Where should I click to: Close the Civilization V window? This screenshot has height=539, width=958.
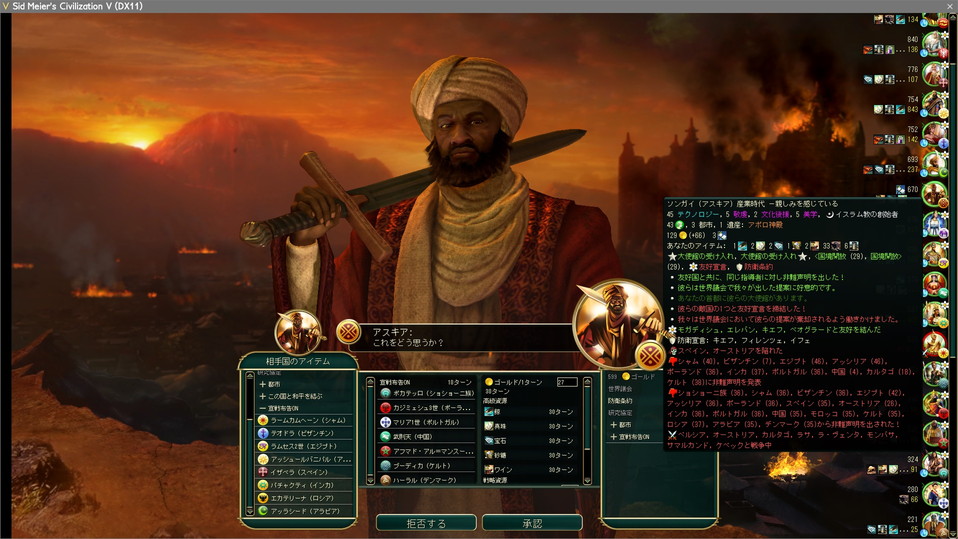click(948, 6)
